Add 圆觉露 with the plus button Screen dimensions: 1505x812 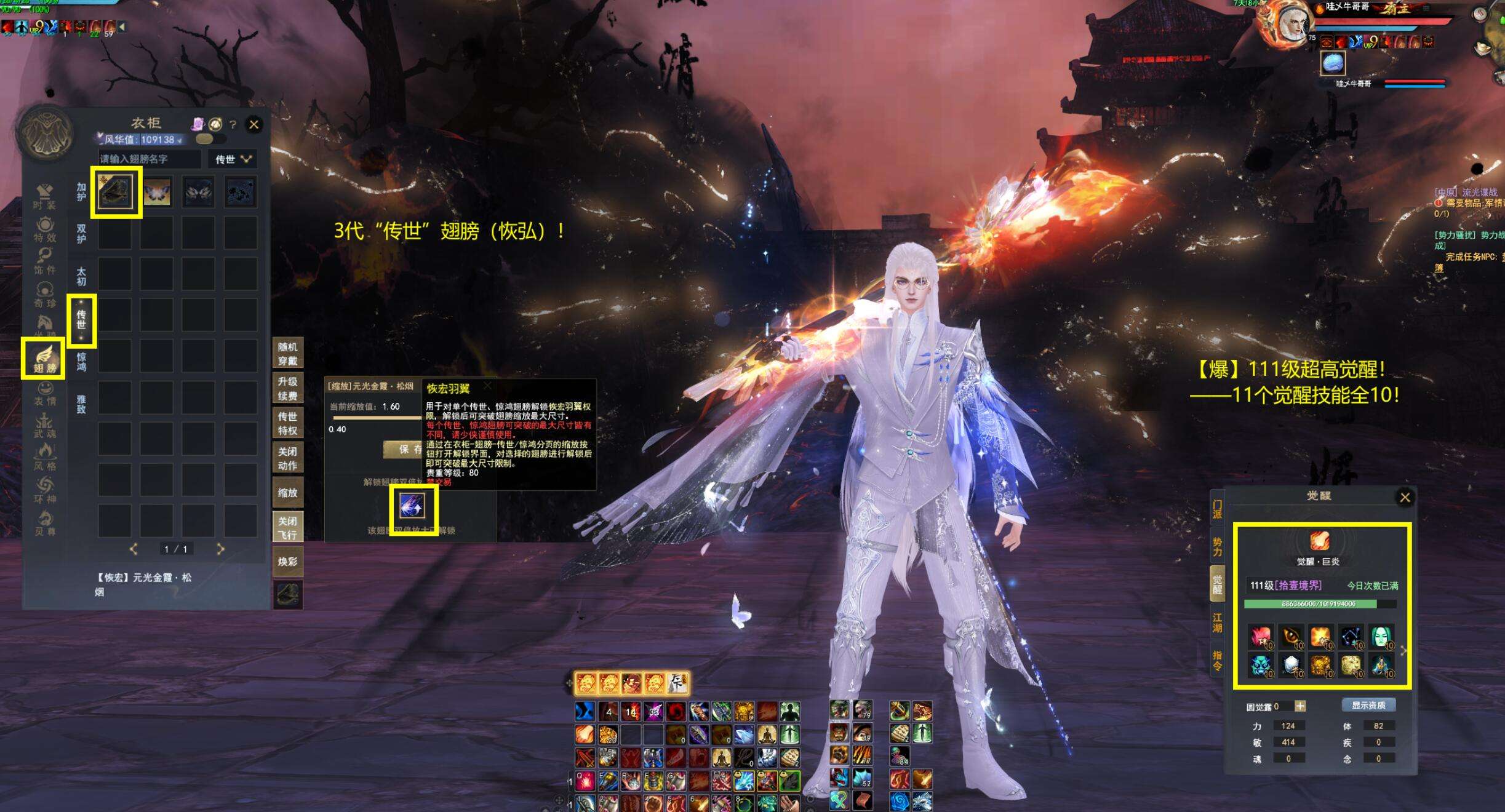[1299, 706]
